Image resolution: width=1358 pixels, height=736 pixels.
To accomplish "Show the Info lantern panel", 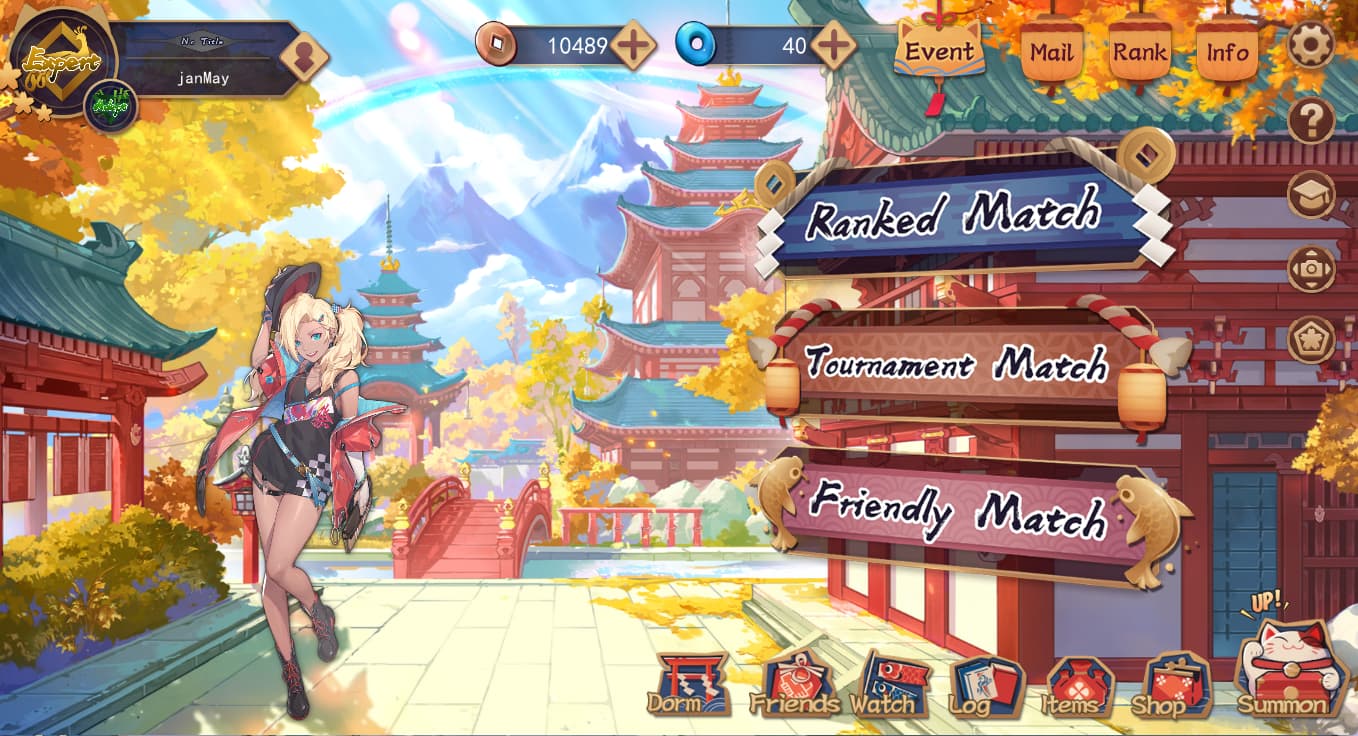I will 1227,51.
